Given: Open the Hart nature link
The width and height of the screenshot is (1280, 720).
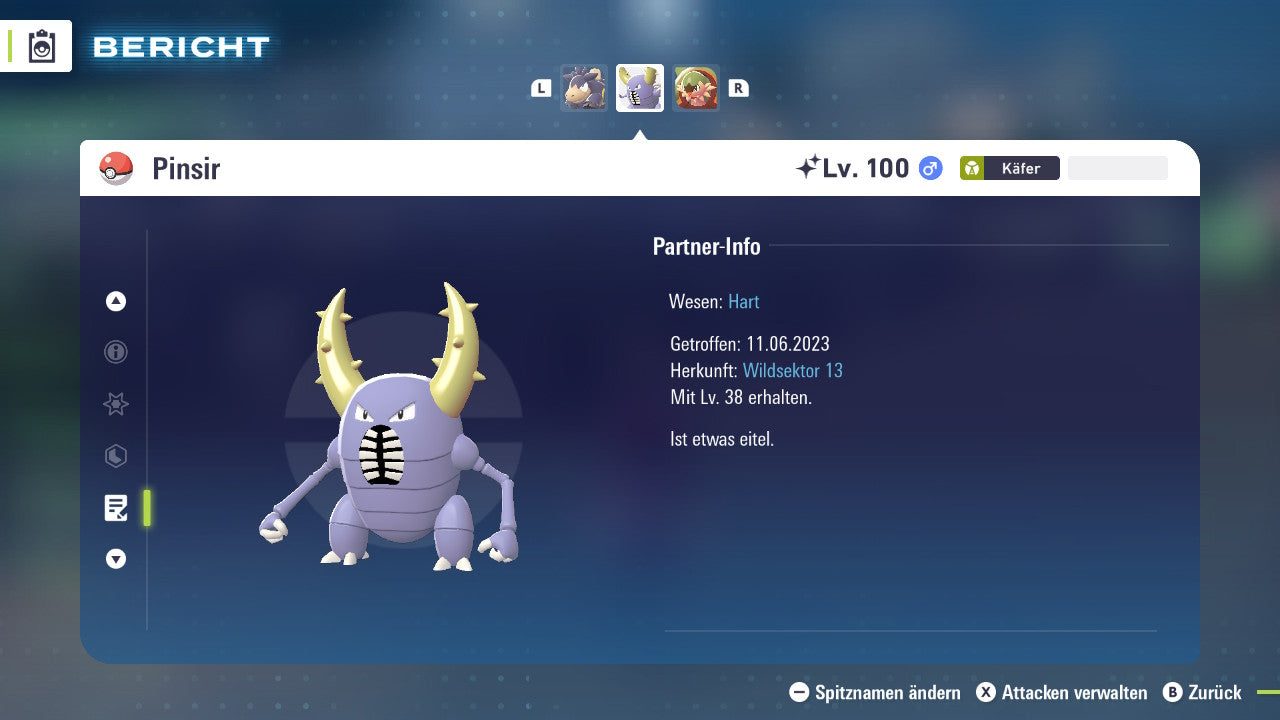Looking at the screenshot, I should (743, 301).
